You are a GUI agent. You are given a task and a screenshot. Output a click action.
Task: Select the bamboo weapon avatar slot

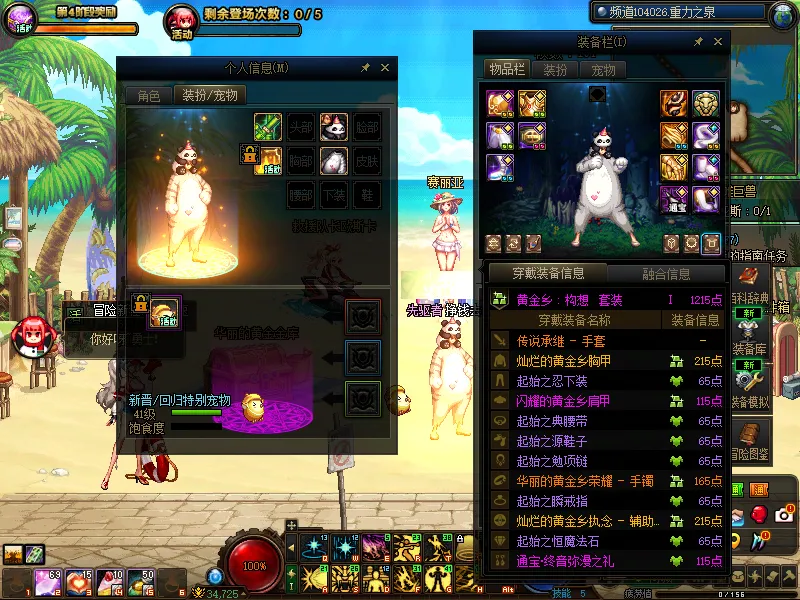click(x=267, y=126)
